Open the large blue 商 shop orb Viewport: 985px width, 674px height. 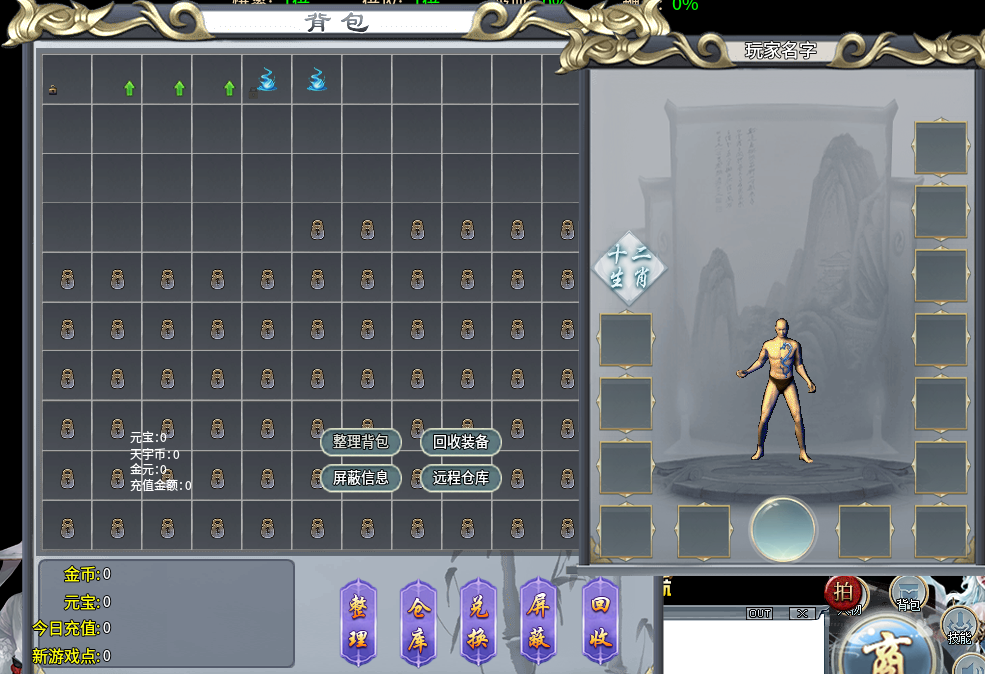[886, 650]
